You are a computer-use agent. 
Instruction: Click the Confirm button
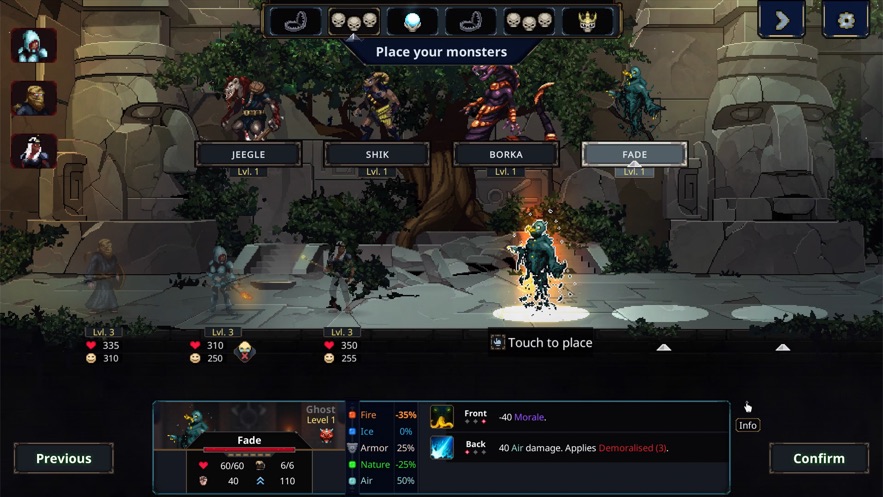coord(818,458)
